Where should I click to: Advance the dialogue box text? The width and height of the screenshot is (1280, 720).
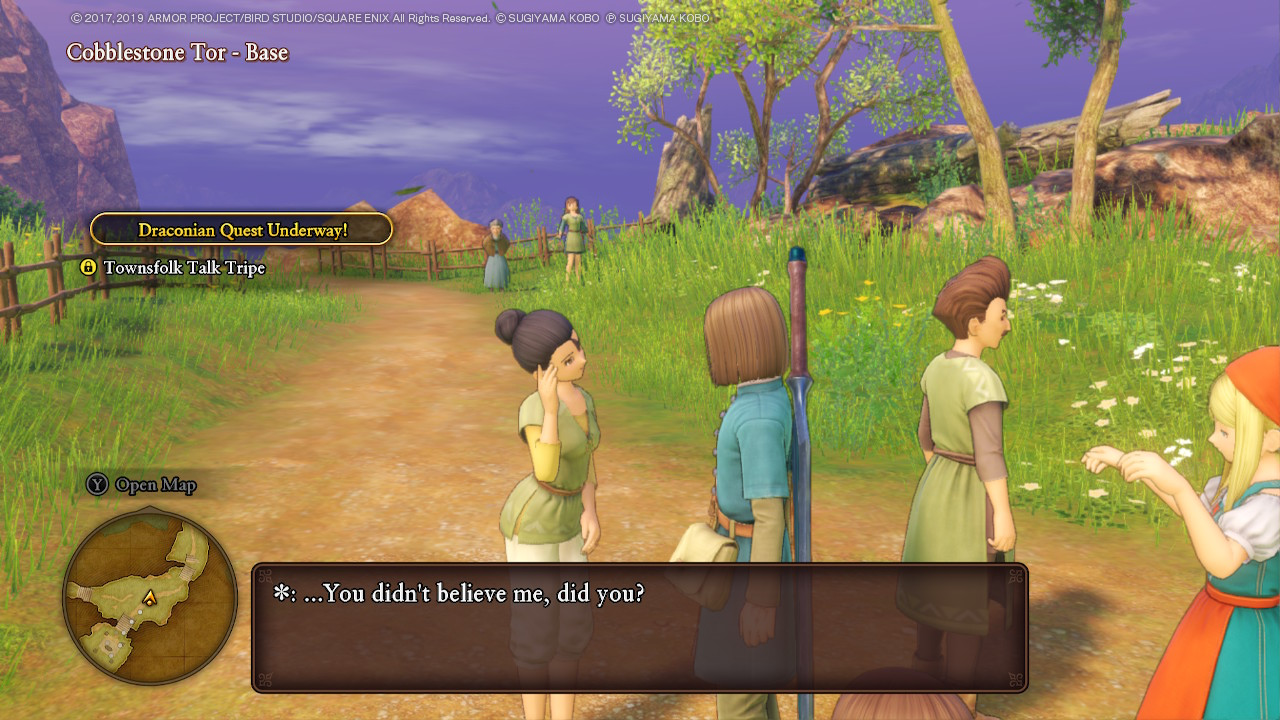click(x=640, y=627)
